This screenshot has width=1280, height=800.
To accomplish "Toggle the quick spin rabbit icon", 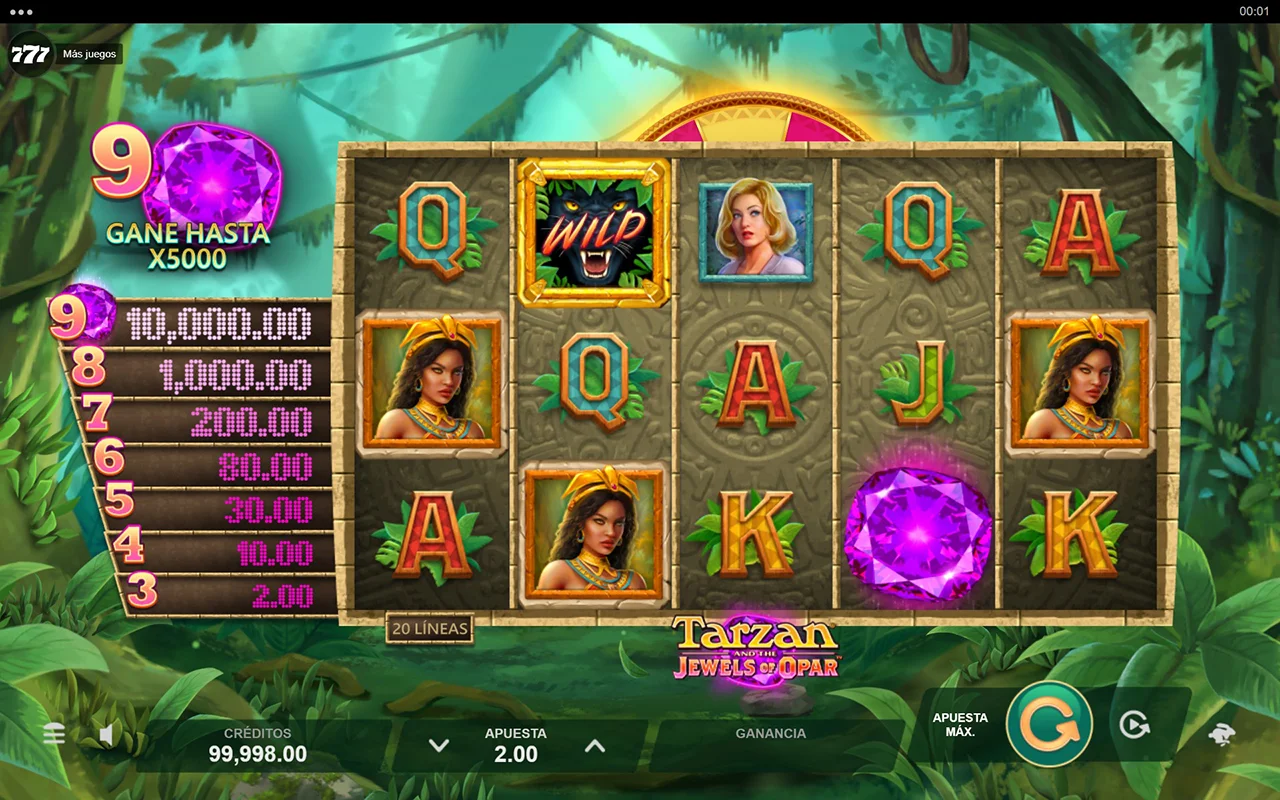I will 1221,734.
